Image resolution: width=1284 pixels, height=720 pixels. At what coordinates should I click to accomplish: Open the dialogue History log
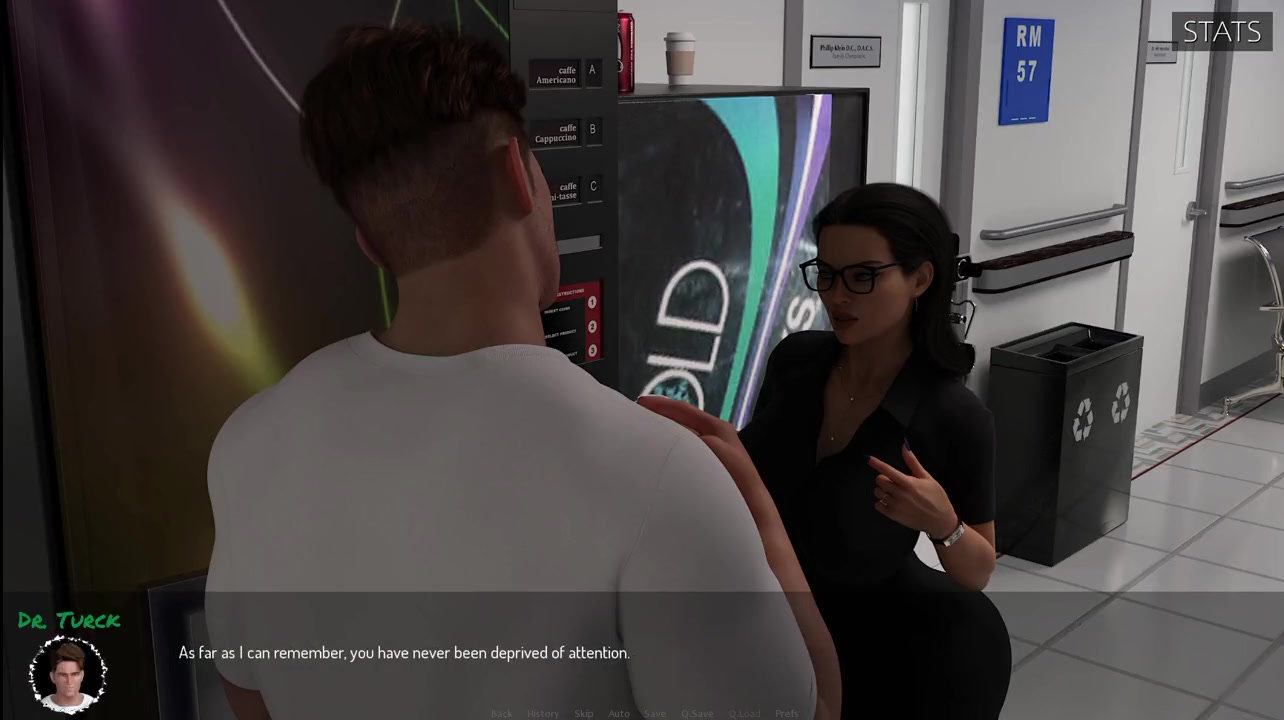pyautogui.click(x=543, y=713)
